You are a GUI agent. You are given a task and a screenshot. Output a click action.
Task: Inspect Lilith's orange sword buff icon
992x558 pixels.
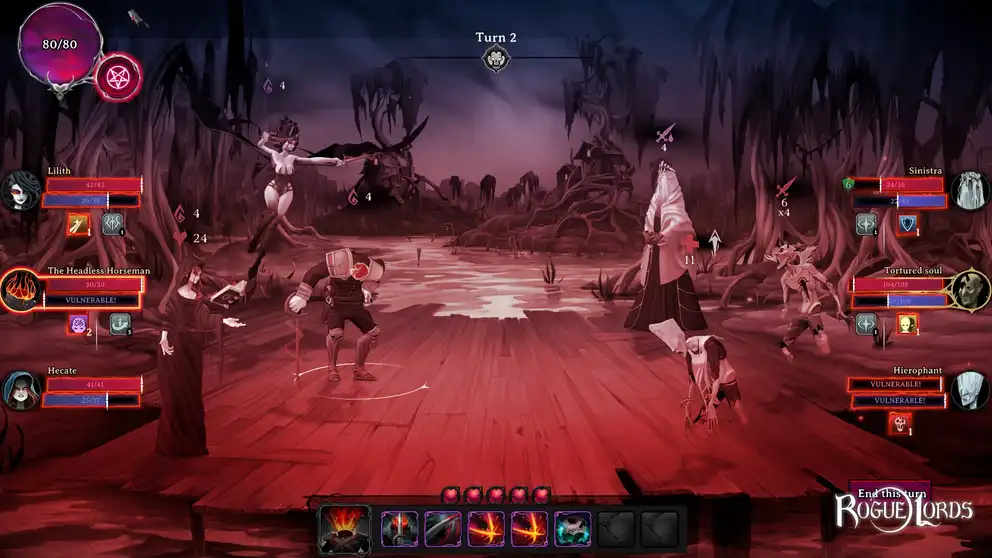pyautogui.click(x=78, y=224)
